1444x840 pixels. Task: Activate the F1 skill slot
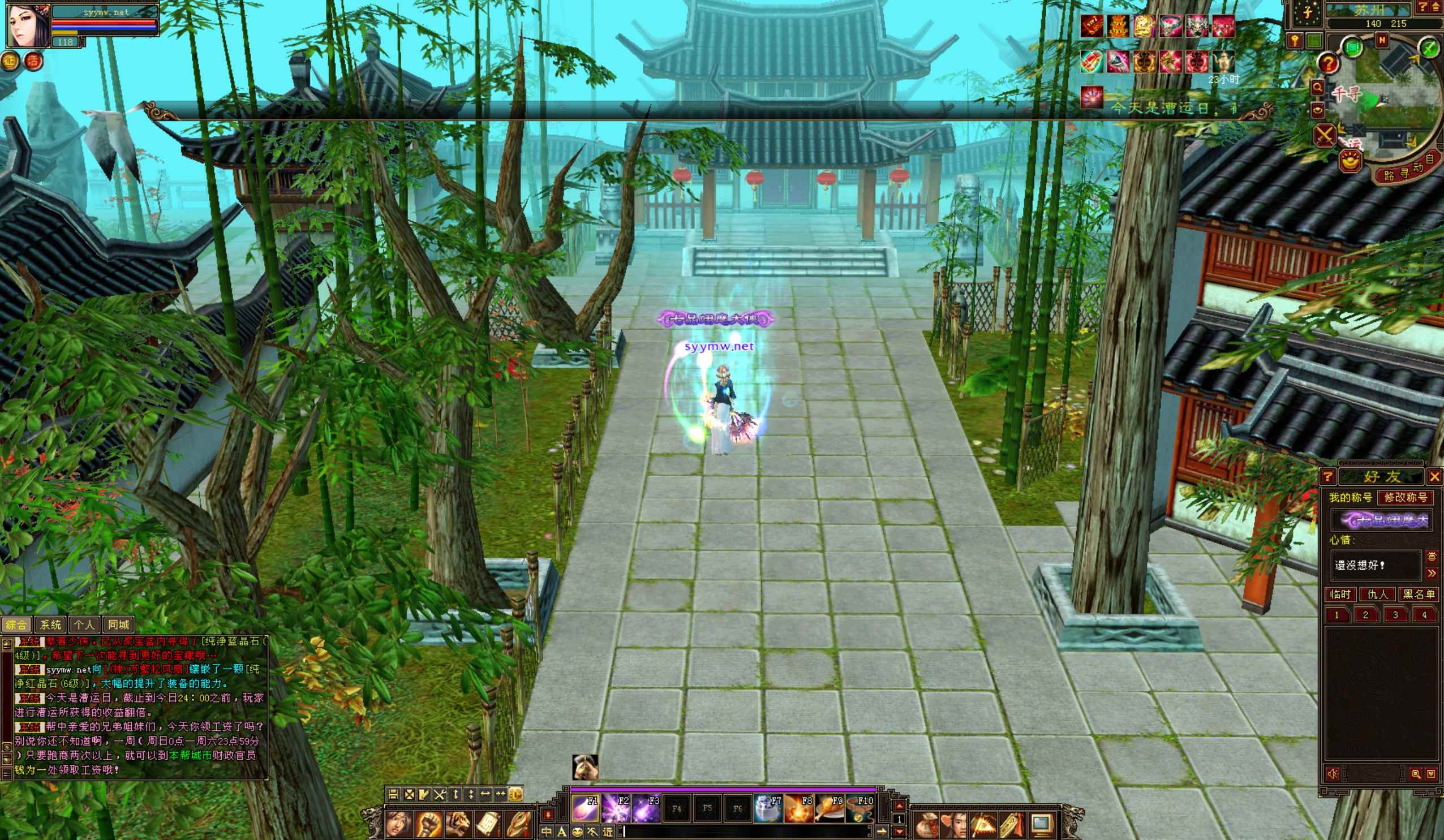585,808
